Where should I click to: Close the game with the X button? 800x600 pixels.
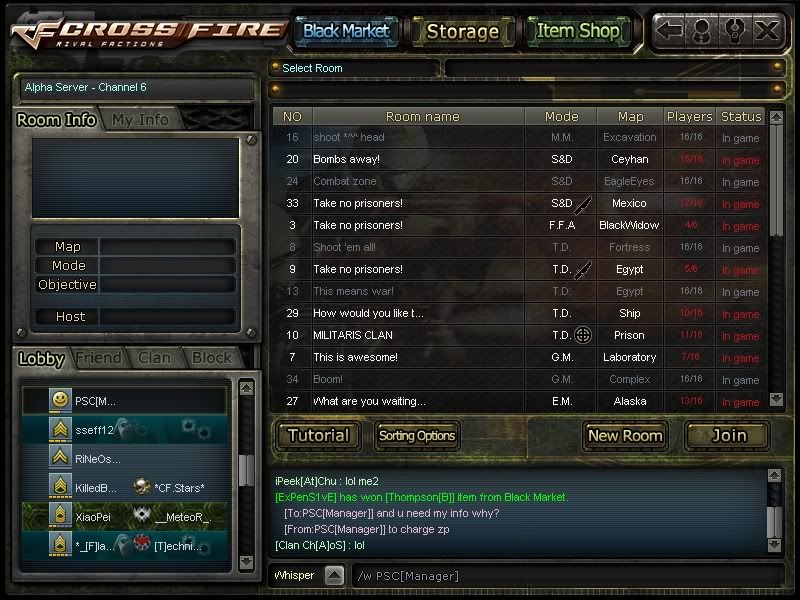tap(767, 30)
